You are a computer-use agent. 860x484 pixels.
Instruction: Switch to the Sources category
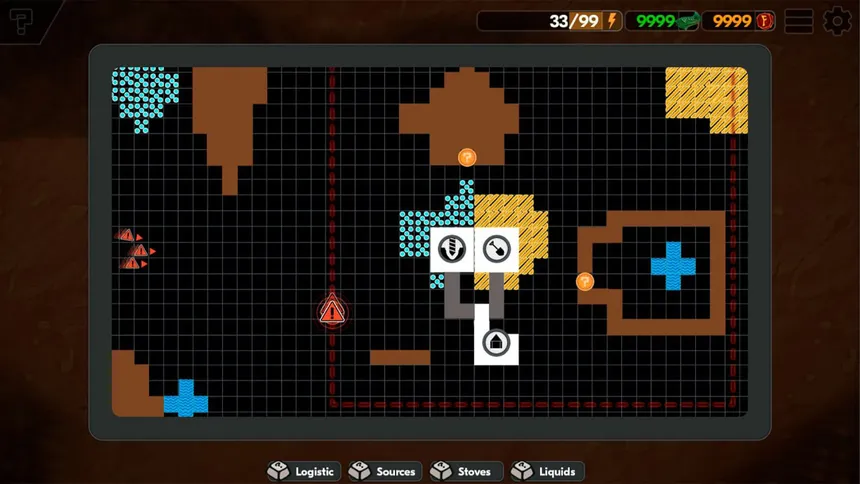384,471
